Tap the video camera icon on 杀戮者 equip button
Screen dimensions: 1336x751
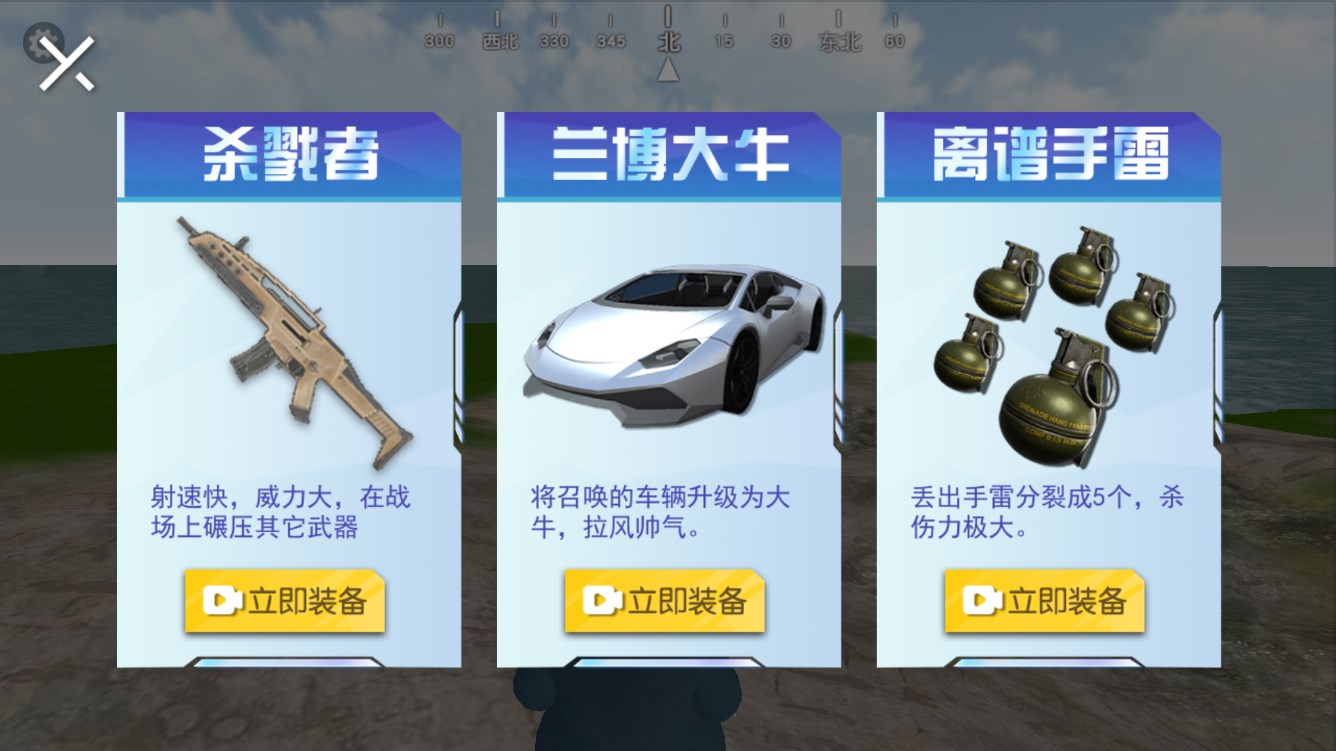click(x=222, y=598)
